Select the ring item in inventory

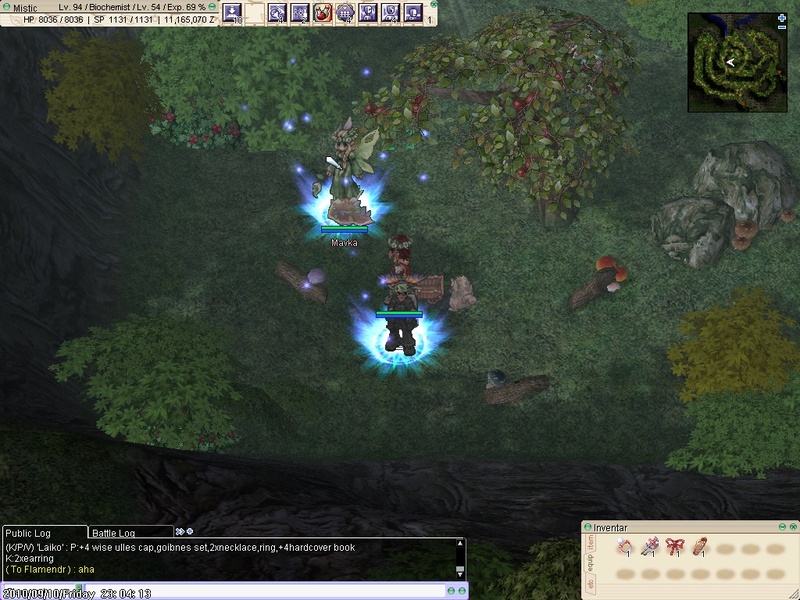pos(624,546)
